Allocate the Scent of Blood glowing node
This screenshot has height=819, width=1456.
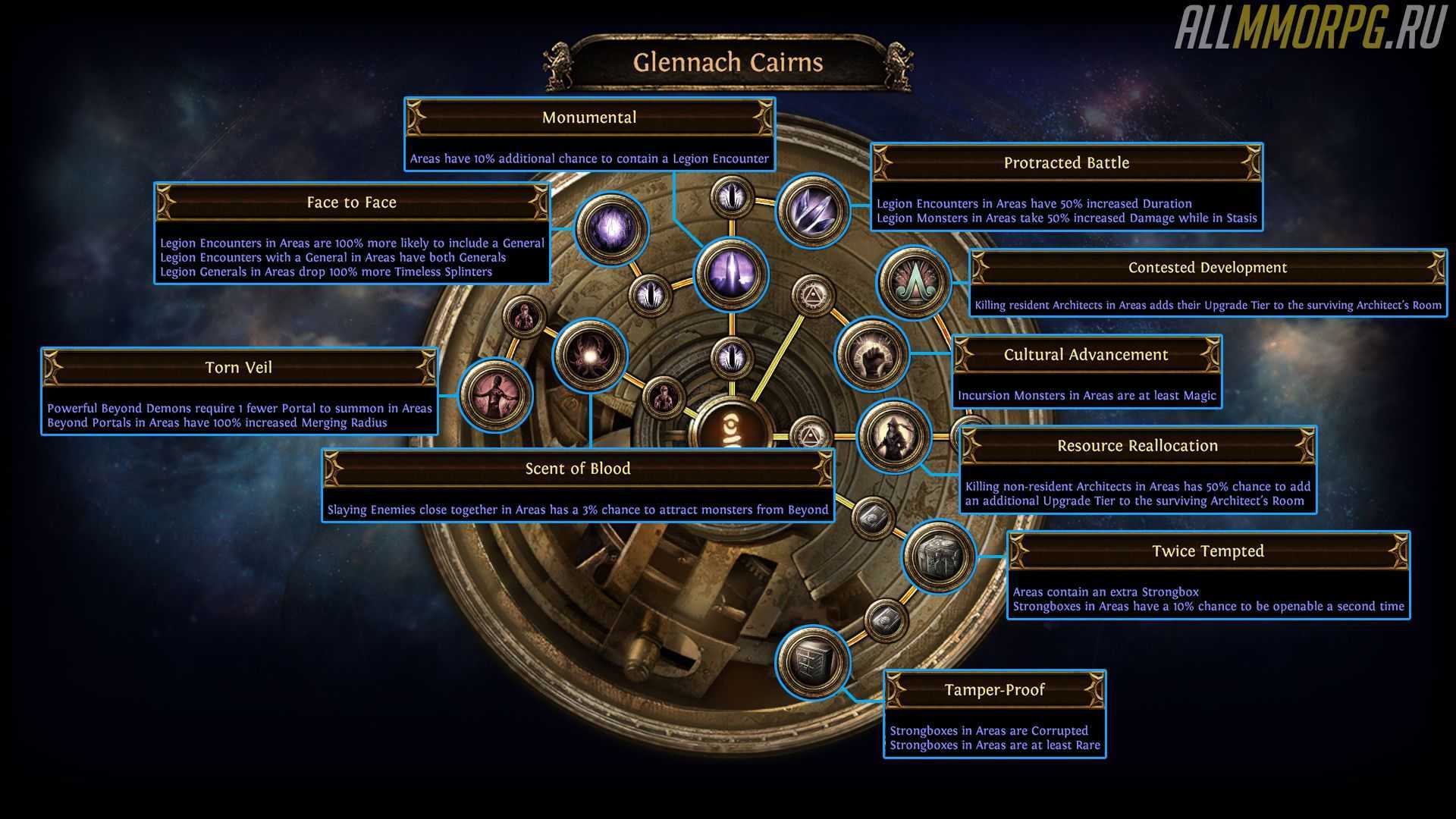[x=590, y=354]
